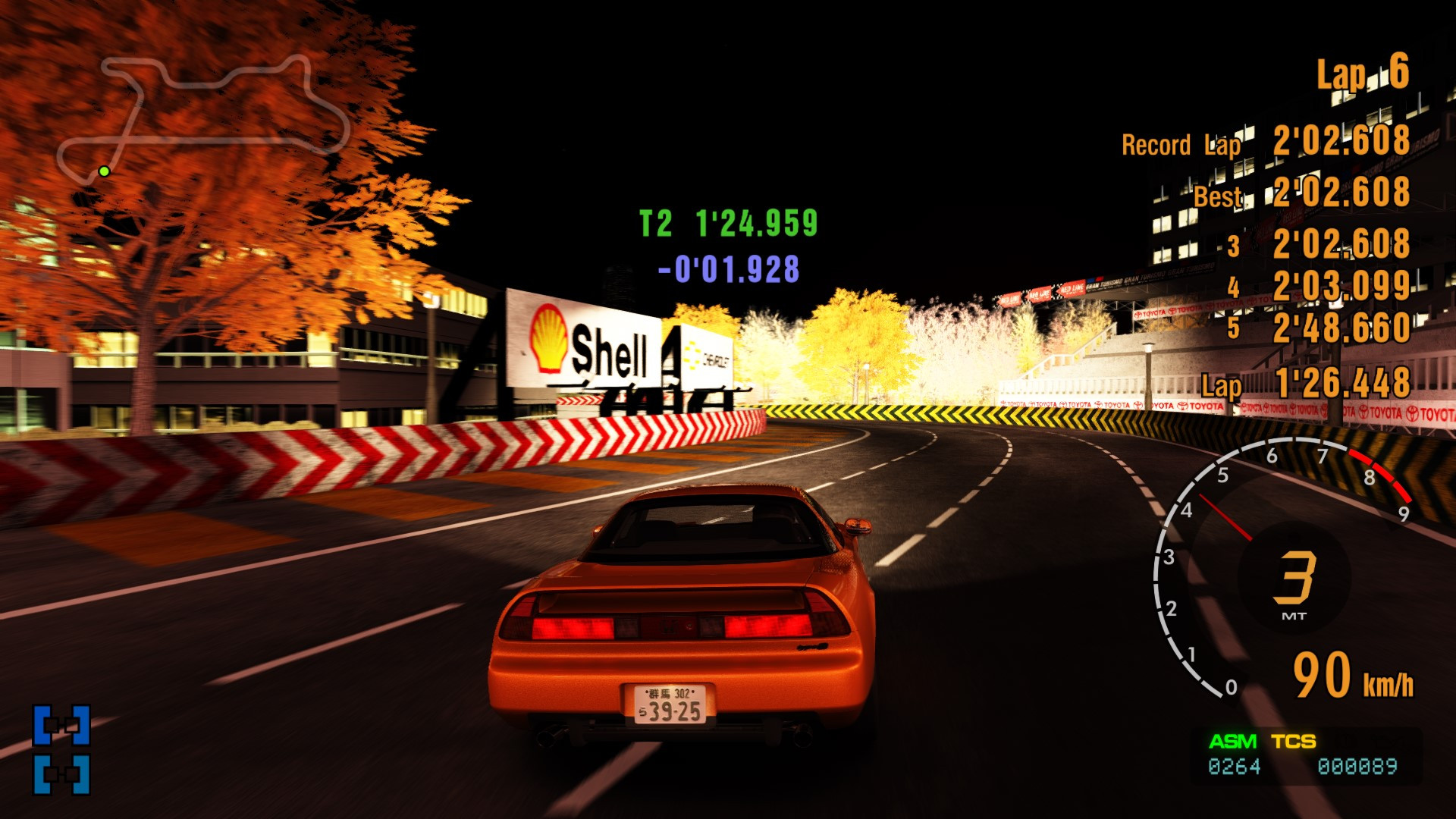Click the car position dot on minimap
Image resolution: width=1456 pixels, height=819 pixels.
click(103, 172)
